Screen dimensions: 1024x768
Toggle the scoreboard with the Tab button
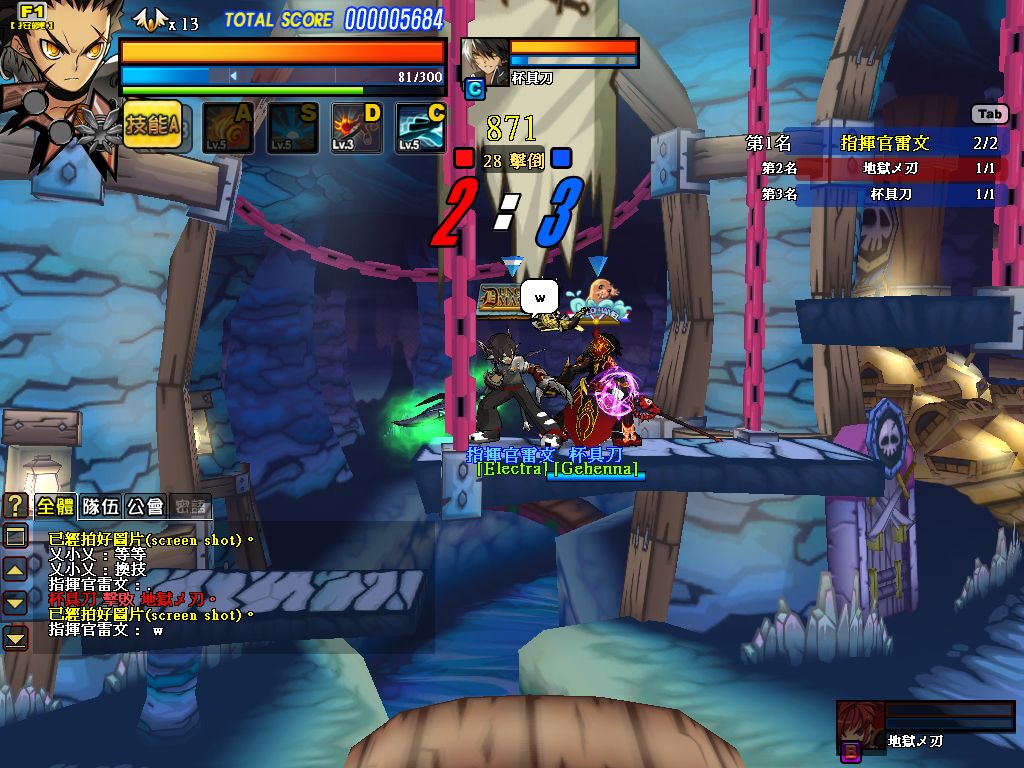coord(989,115)
